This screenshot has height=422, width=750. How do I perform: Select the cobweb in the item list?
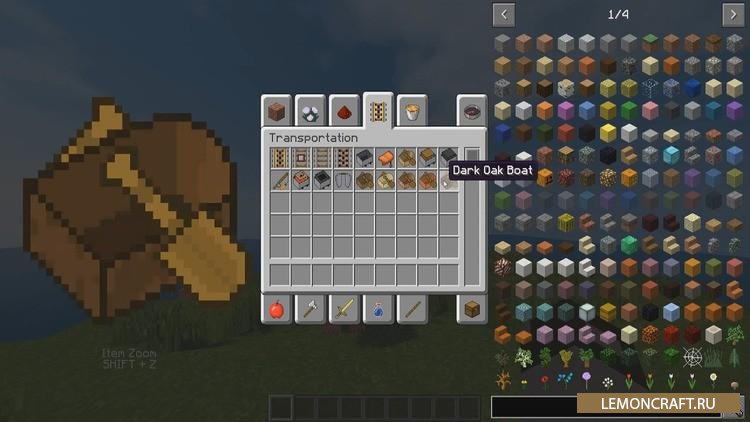coord(693,356)
